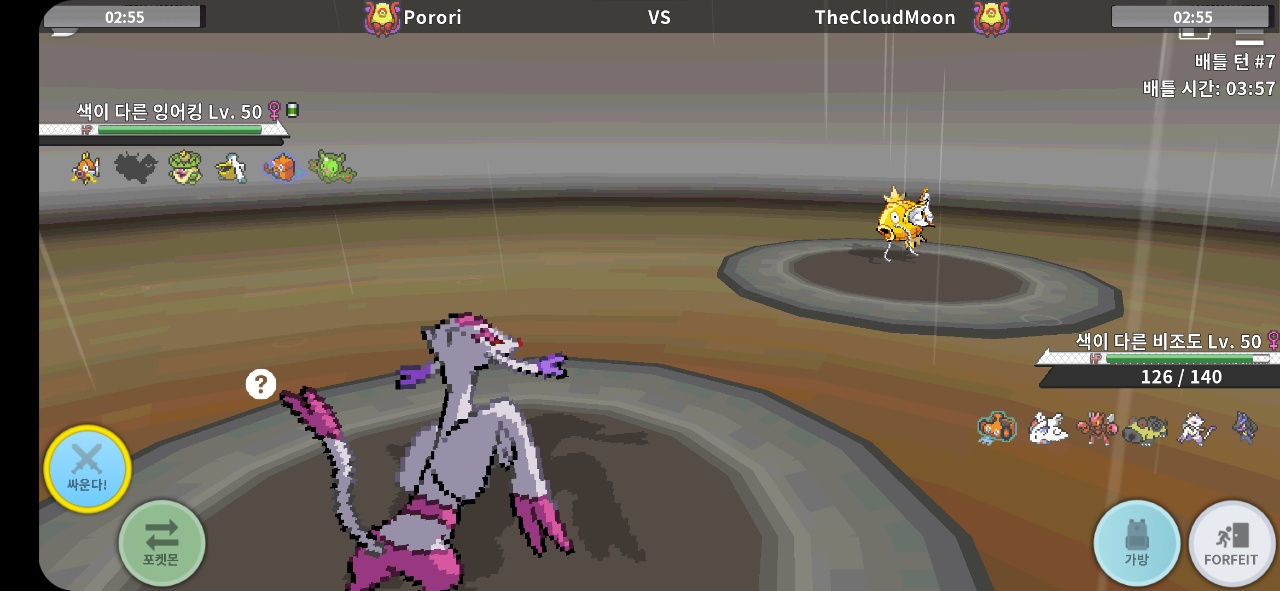This screenshot has width=1280, height=591.
Task: Select the red Scizor party icon
Action: 1096,428
